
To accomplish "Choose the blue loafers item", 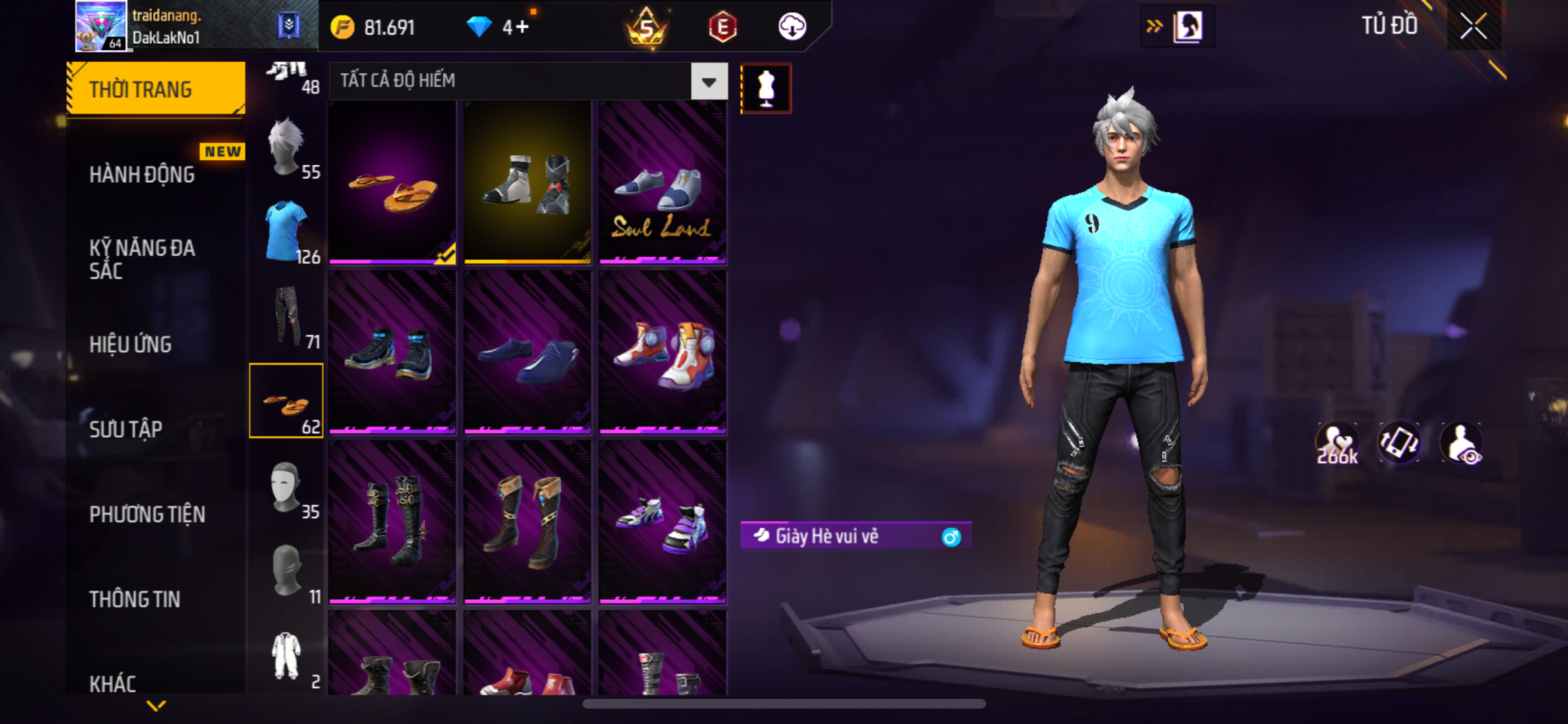I will [x=527, y=353].
